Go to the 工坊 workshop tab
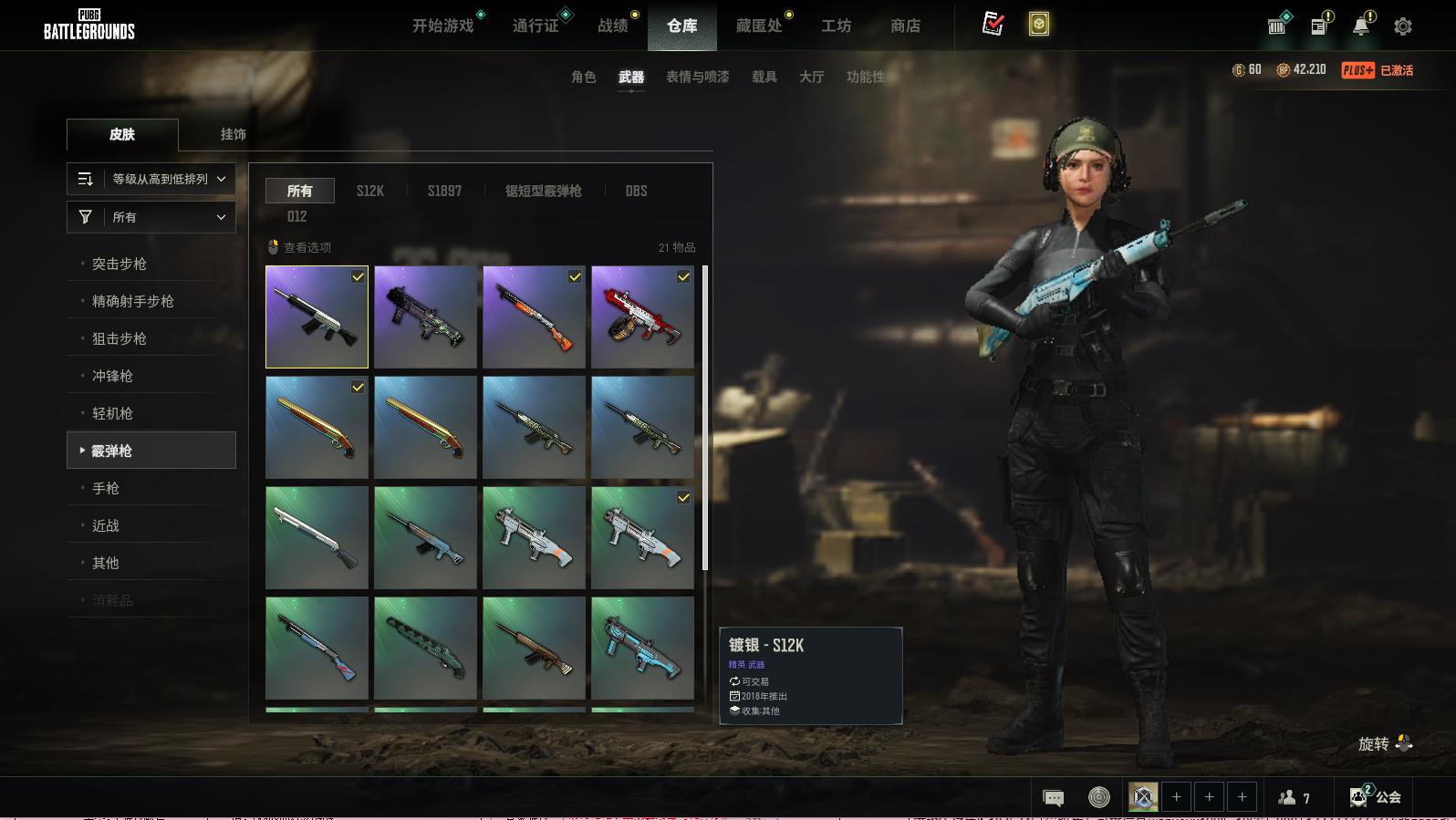 click(x=836, y=26)
